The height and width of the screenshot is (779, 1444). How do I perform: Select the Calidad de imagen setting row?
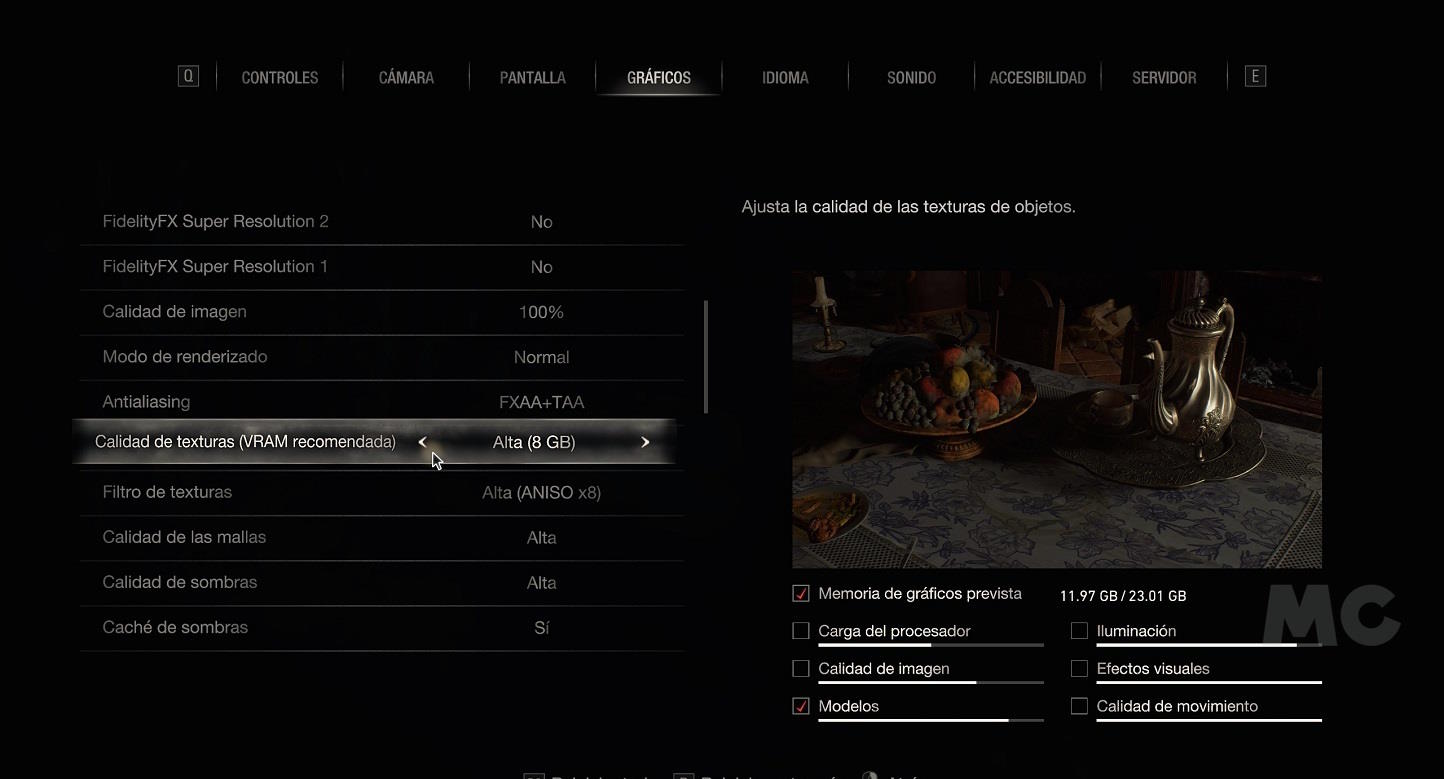[380, 312]
